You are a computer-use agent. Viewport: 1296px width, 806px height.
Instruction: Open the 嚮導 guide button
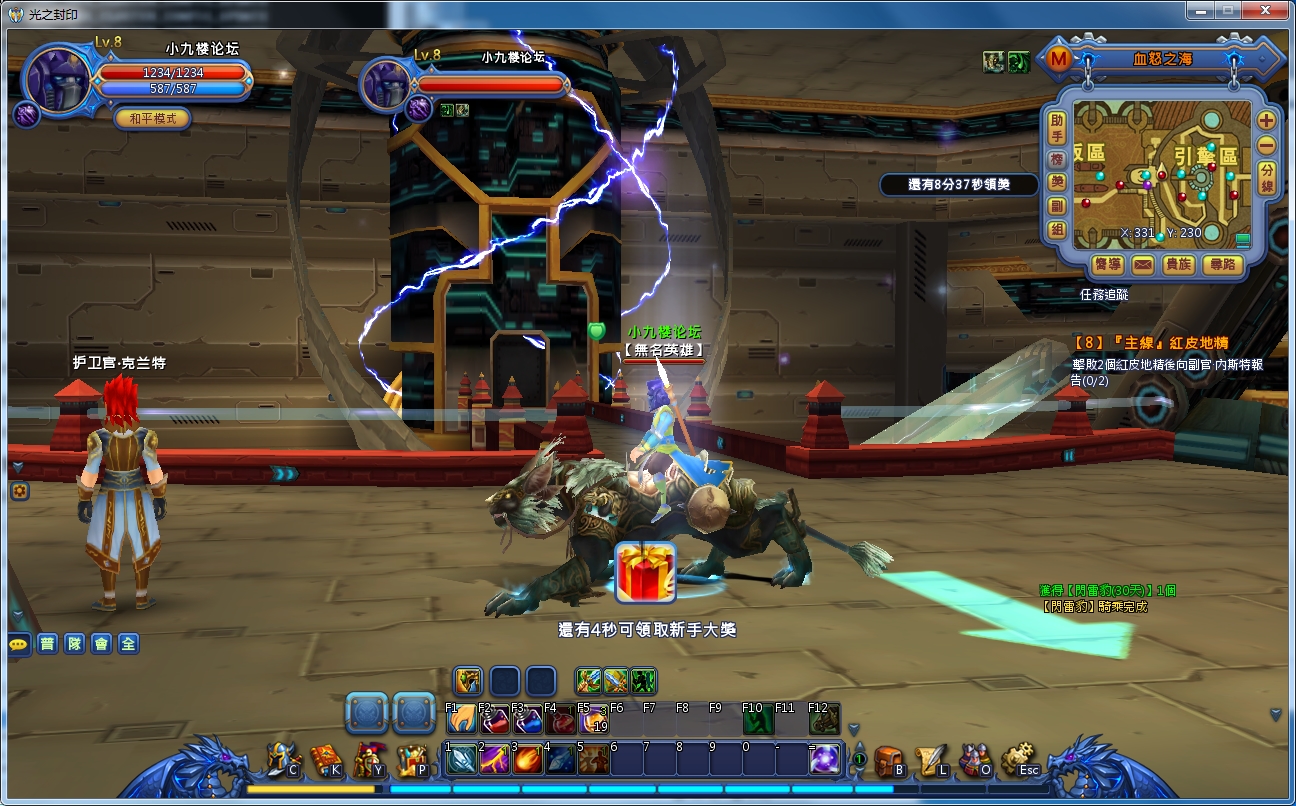pyautogui.click(x=1107, y=265)
